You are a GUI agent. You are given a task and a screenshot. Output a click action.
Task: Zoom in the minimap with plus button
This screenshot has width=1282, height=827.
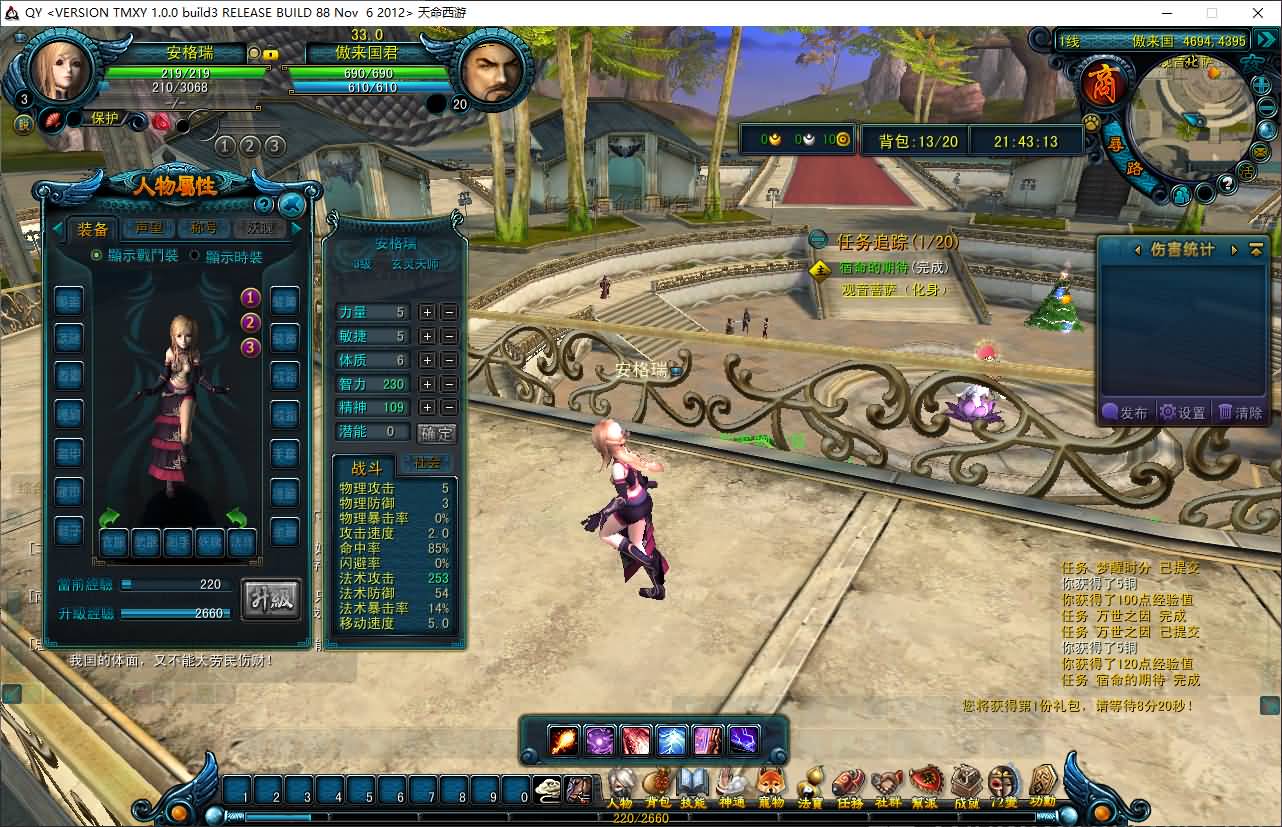[x=1260, y=84]
